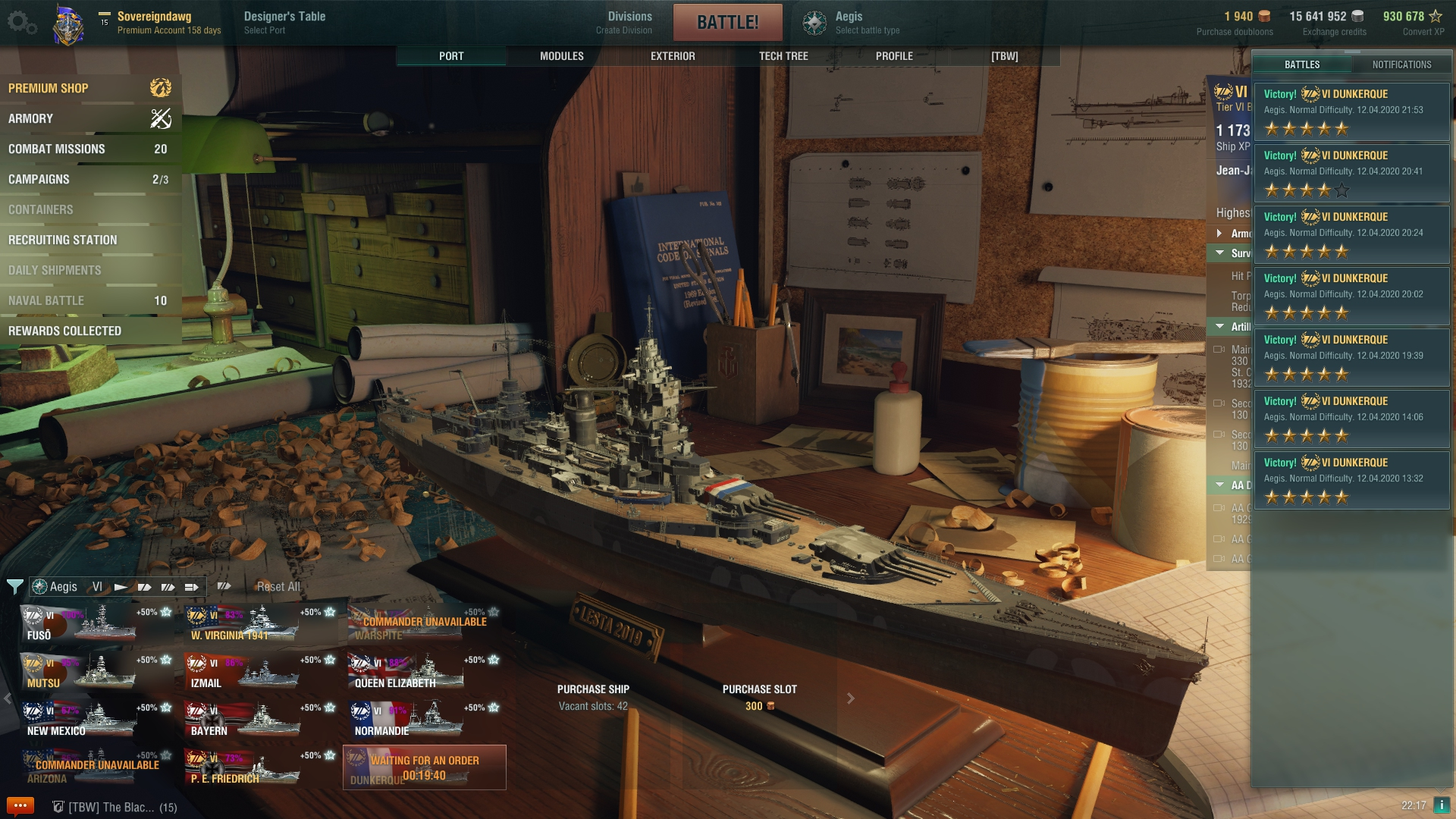The image size is (1456, 819).
Task: Select the Fuso ship in carousel
Action: [97, 623]
